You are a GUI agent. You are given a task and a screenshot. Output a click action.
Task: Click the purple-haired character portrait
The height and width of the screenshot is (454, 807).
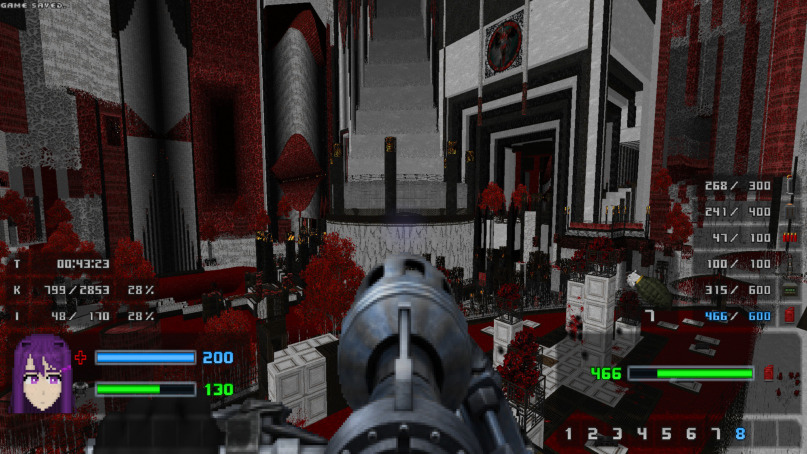[x=40, y=373]
